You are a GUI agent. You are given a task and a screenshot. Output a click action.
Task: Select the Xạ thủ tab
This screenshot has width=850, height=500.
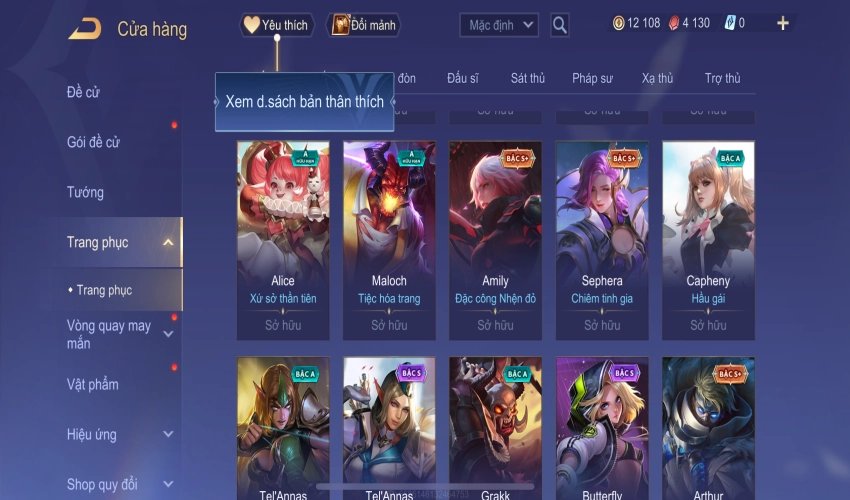tap(657, 78)
